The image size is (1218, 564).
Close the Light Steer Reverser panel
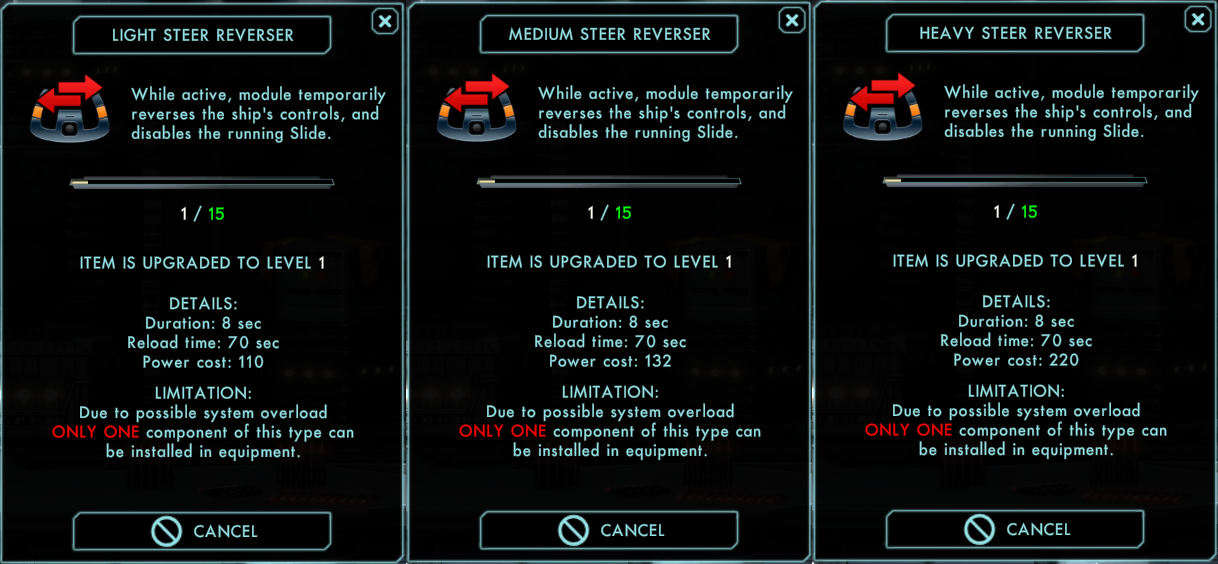[x=384, y=21]
